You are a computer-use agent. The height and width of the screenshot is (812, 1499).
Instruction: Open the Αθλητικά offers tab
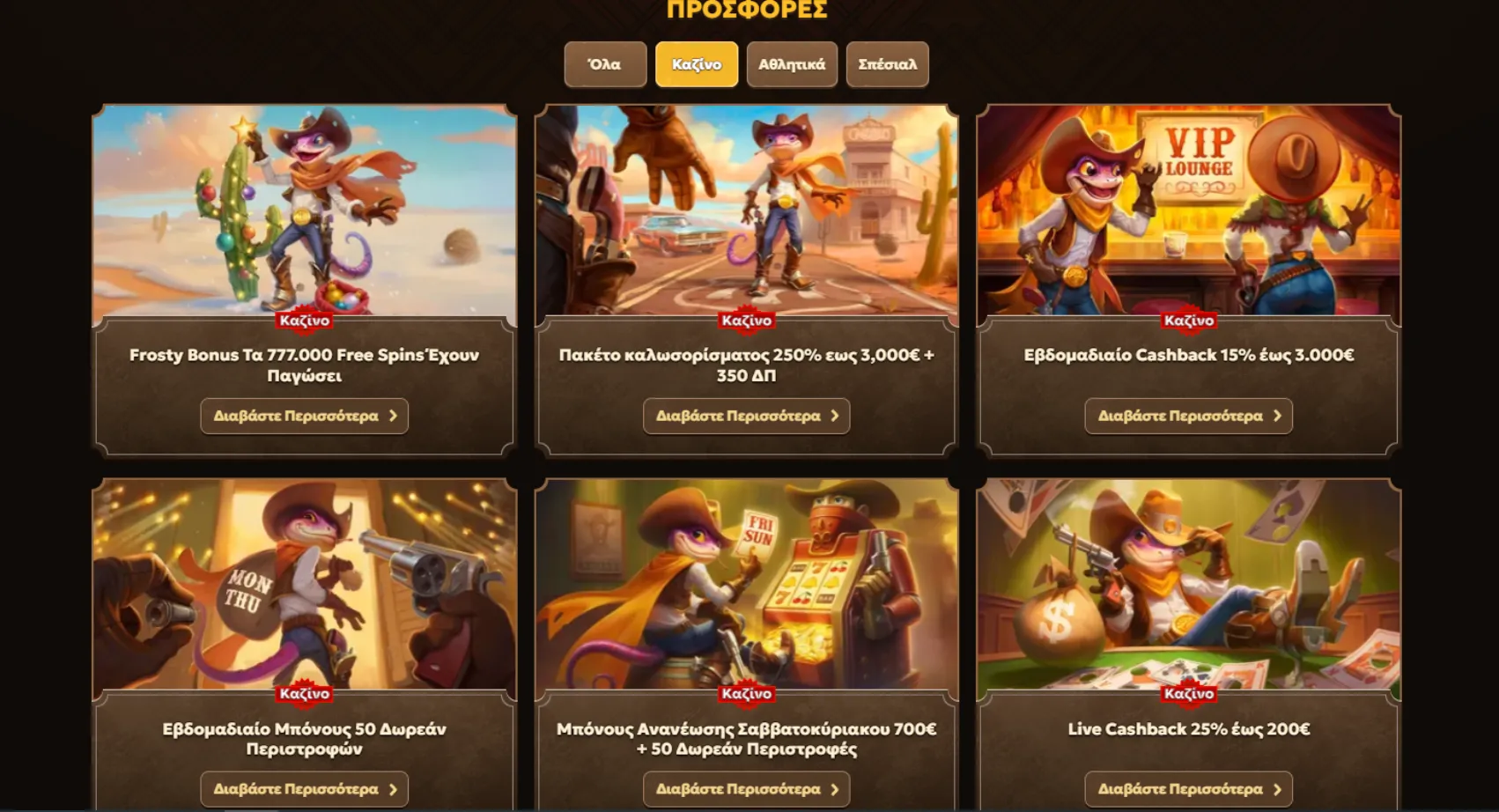[792, 64]
